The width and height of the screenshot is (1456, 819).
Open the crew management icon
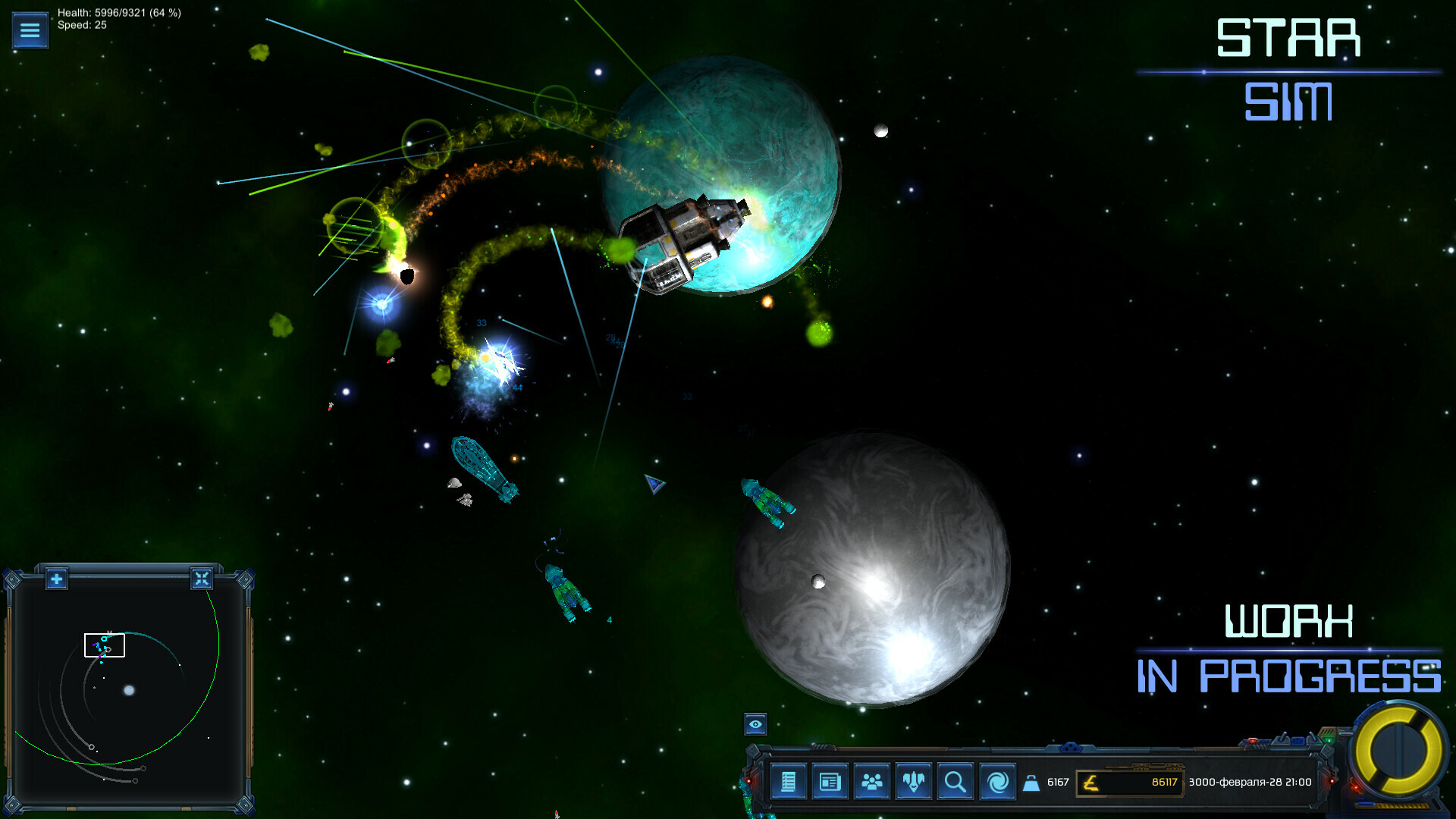click(873, 781)
